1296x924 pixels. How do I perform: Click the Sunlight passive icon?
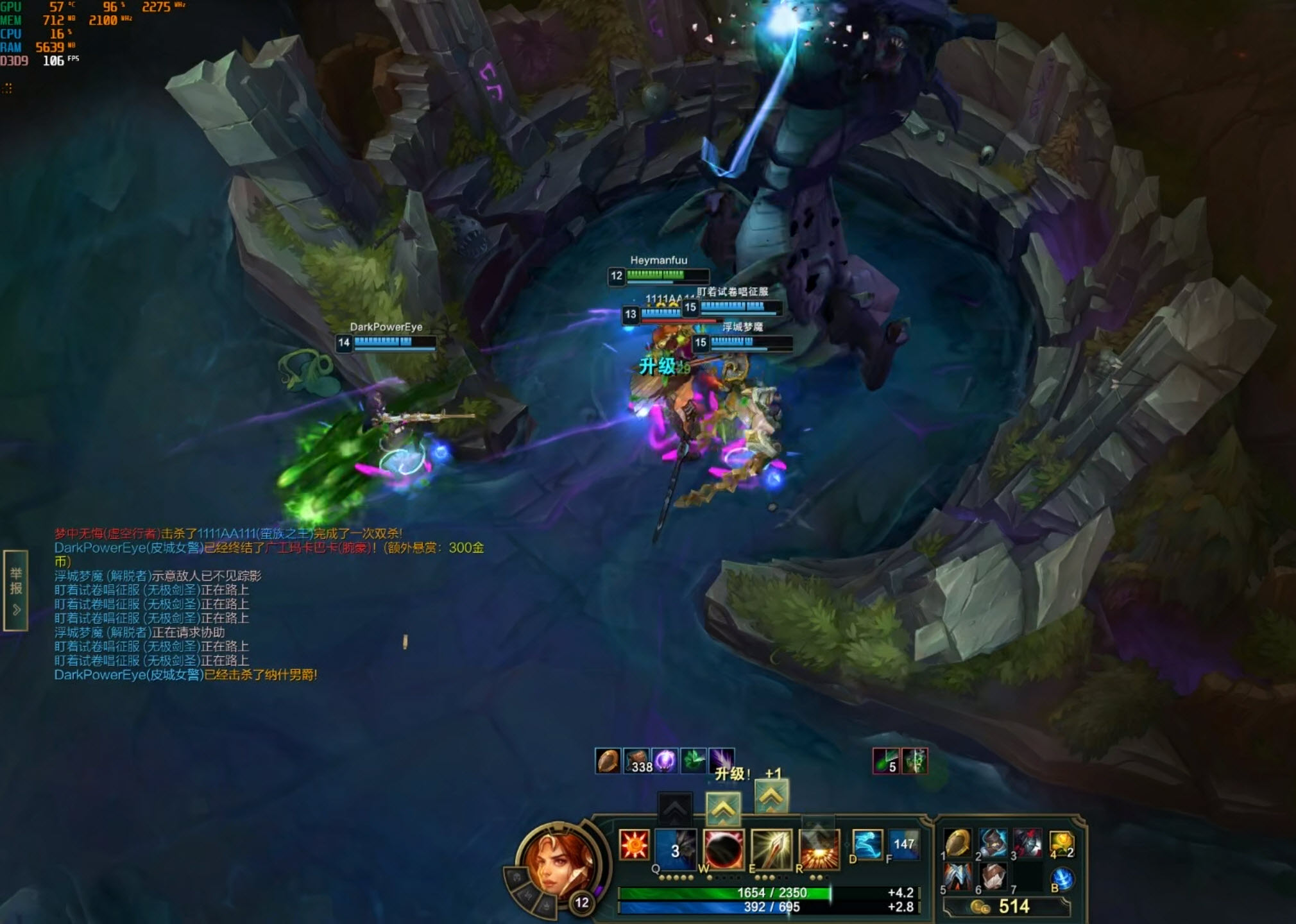pos(634,844)
